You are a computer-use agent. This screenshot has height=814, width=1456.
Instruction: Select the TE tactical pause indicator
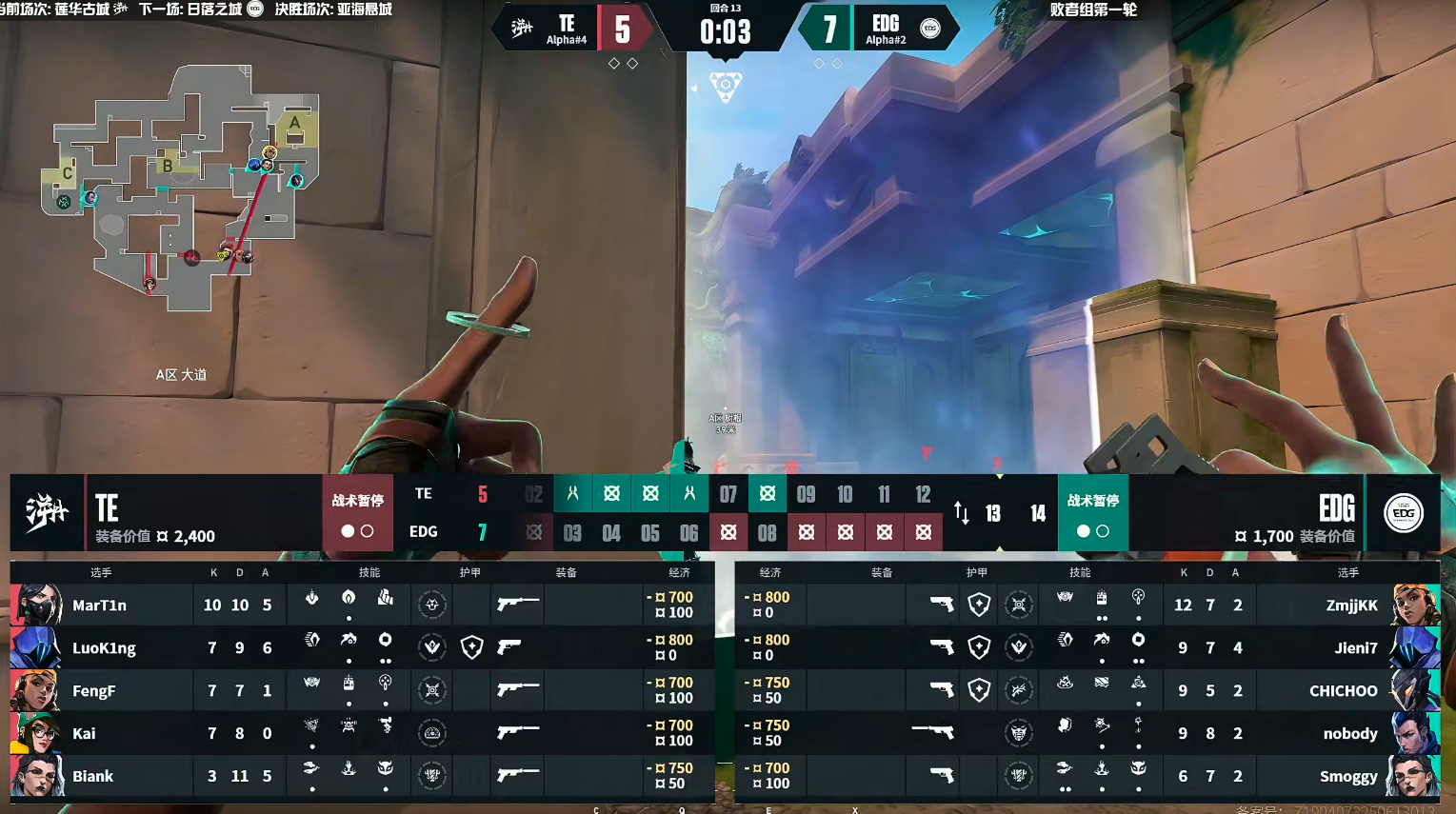[357, 513]
